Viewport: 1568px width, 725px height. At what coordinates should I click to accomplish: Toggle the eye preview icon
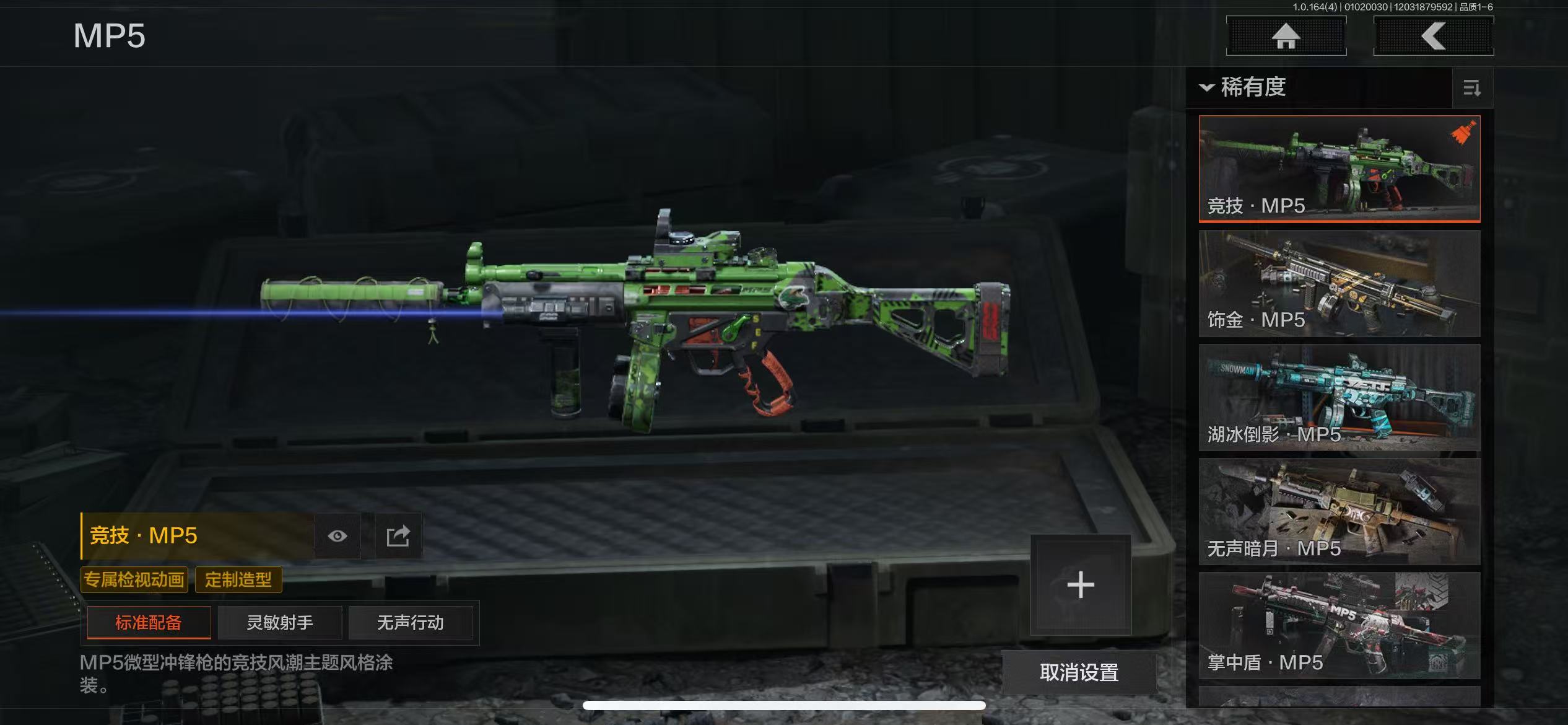(338, 536)
